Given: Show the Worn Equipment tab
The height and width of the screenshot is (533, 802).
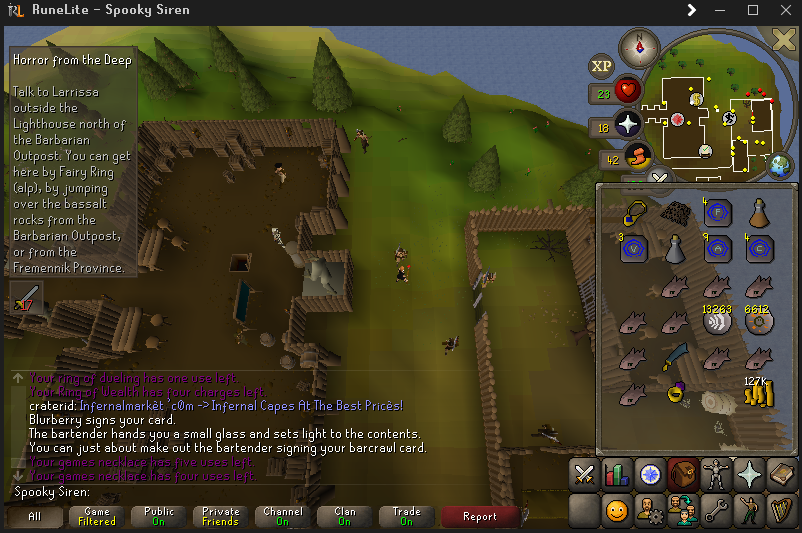Looking at the screenshot, I should point(716,475).
